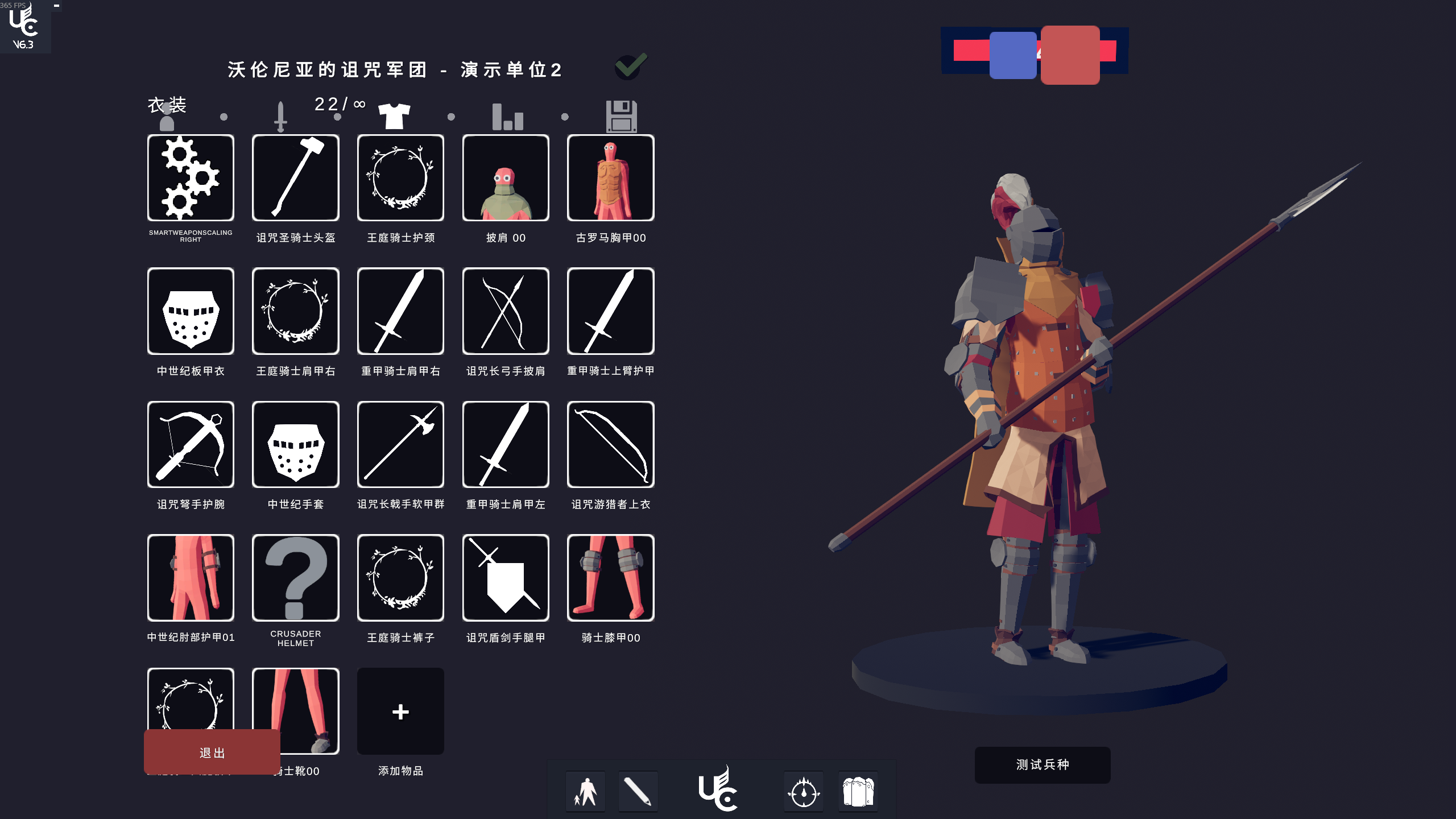Pick the blue team color swatch

point(1012,55)
